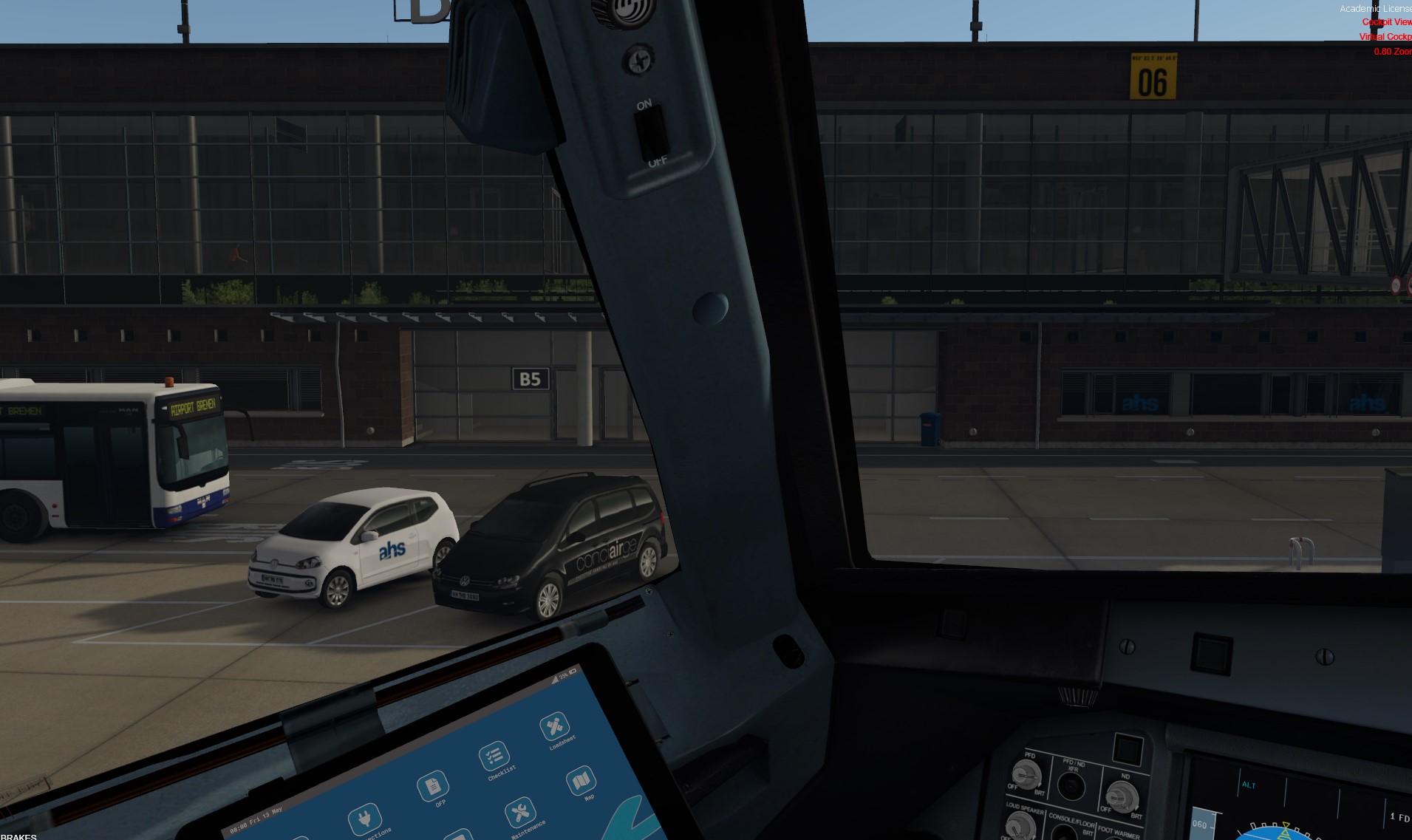
Task: Tap the Connections plug icon
Action: (x=365, y=819)
